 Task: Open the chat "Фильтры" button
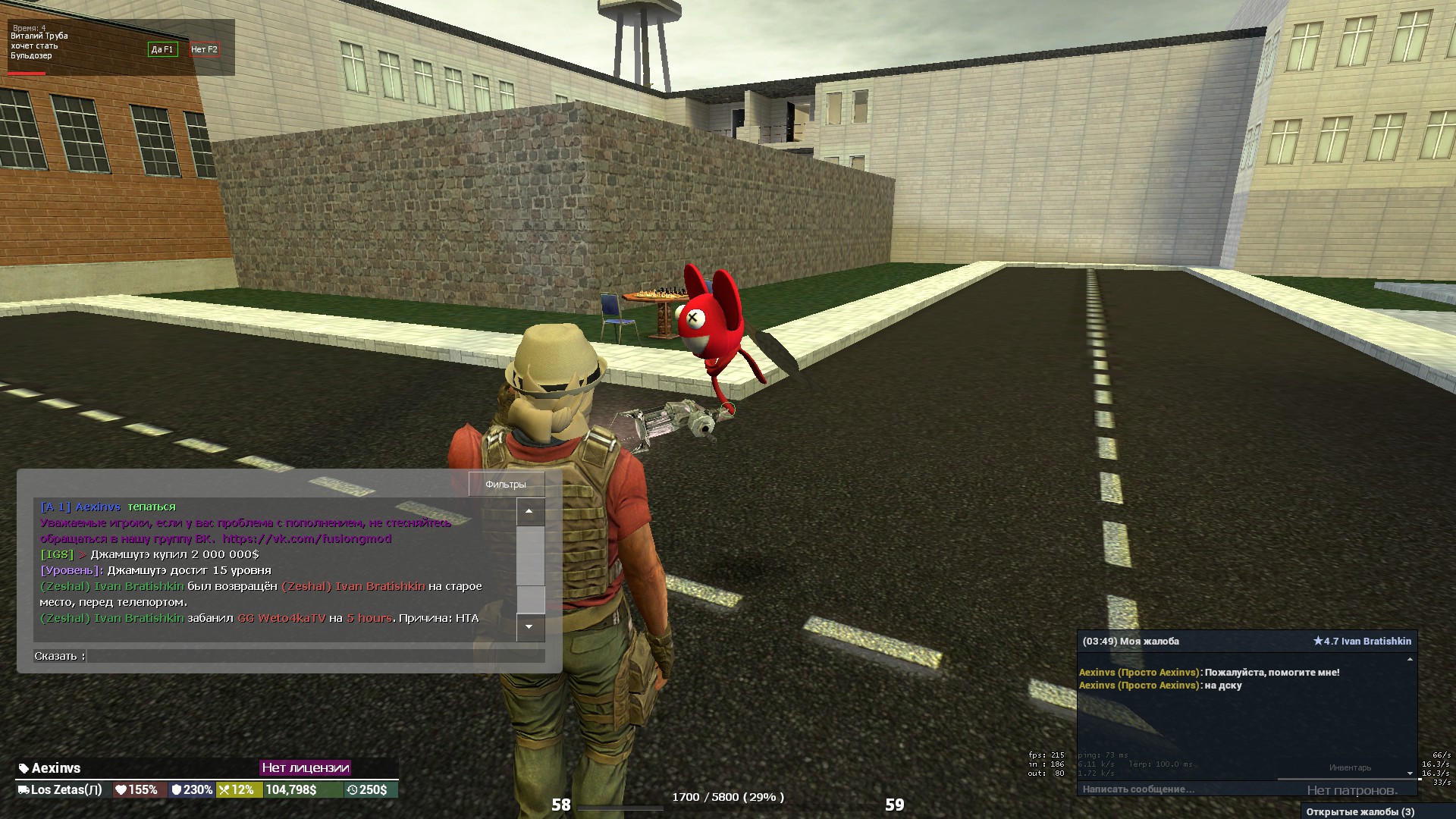click(505, 485)
